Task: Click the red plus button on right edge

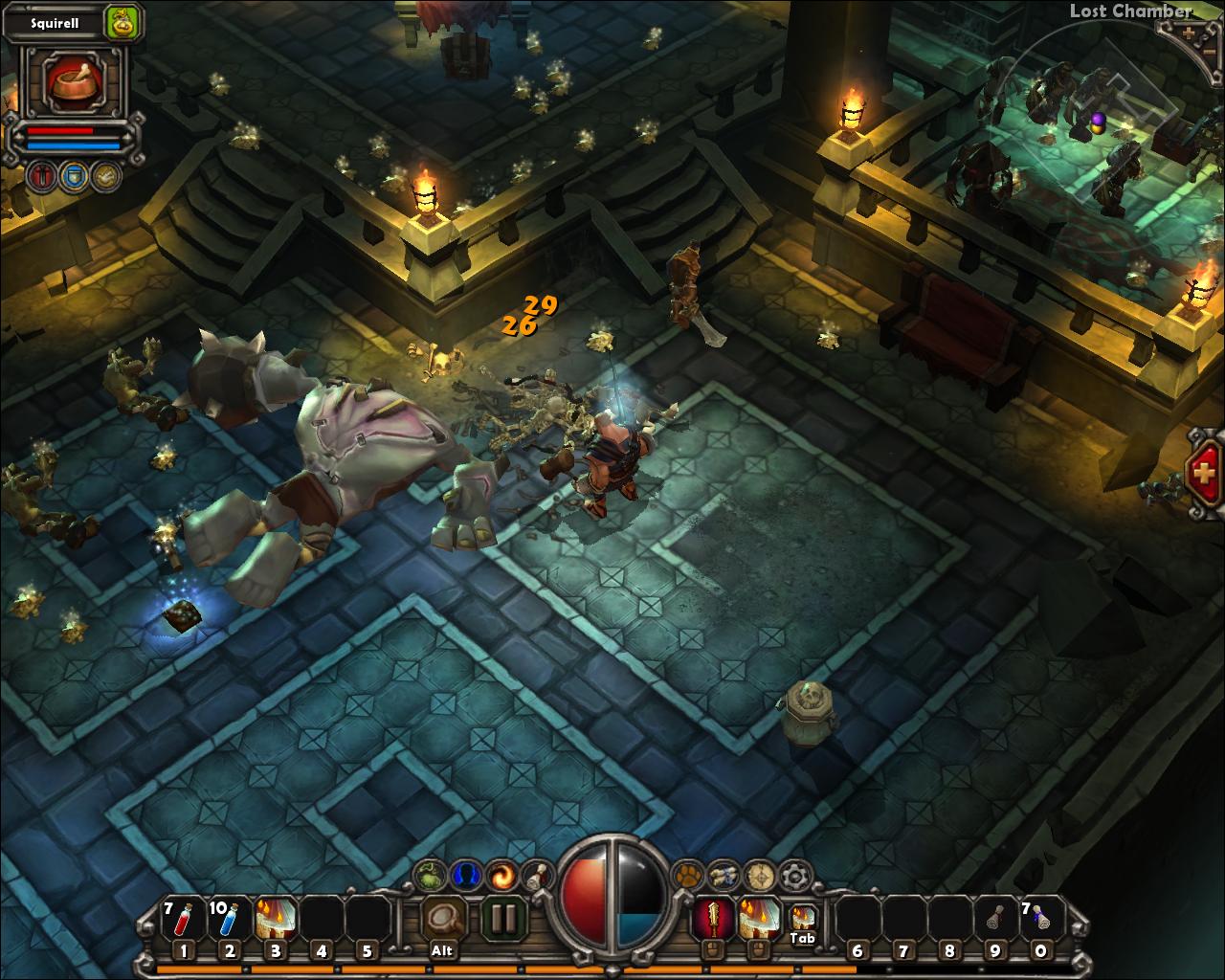Action: (x=1205, y=473)
